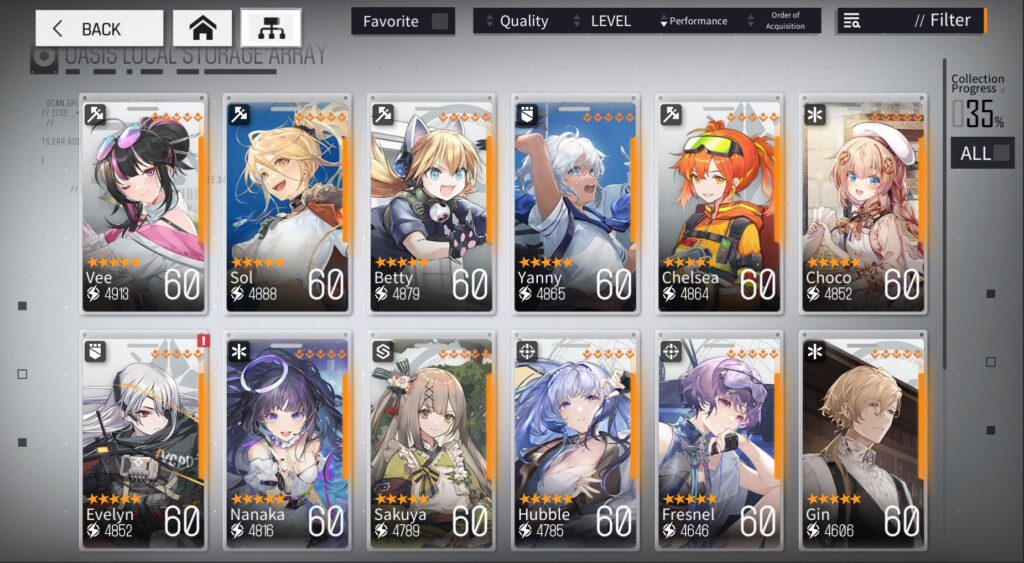Choose the Nanaka character card

click(x=287, y=440)
